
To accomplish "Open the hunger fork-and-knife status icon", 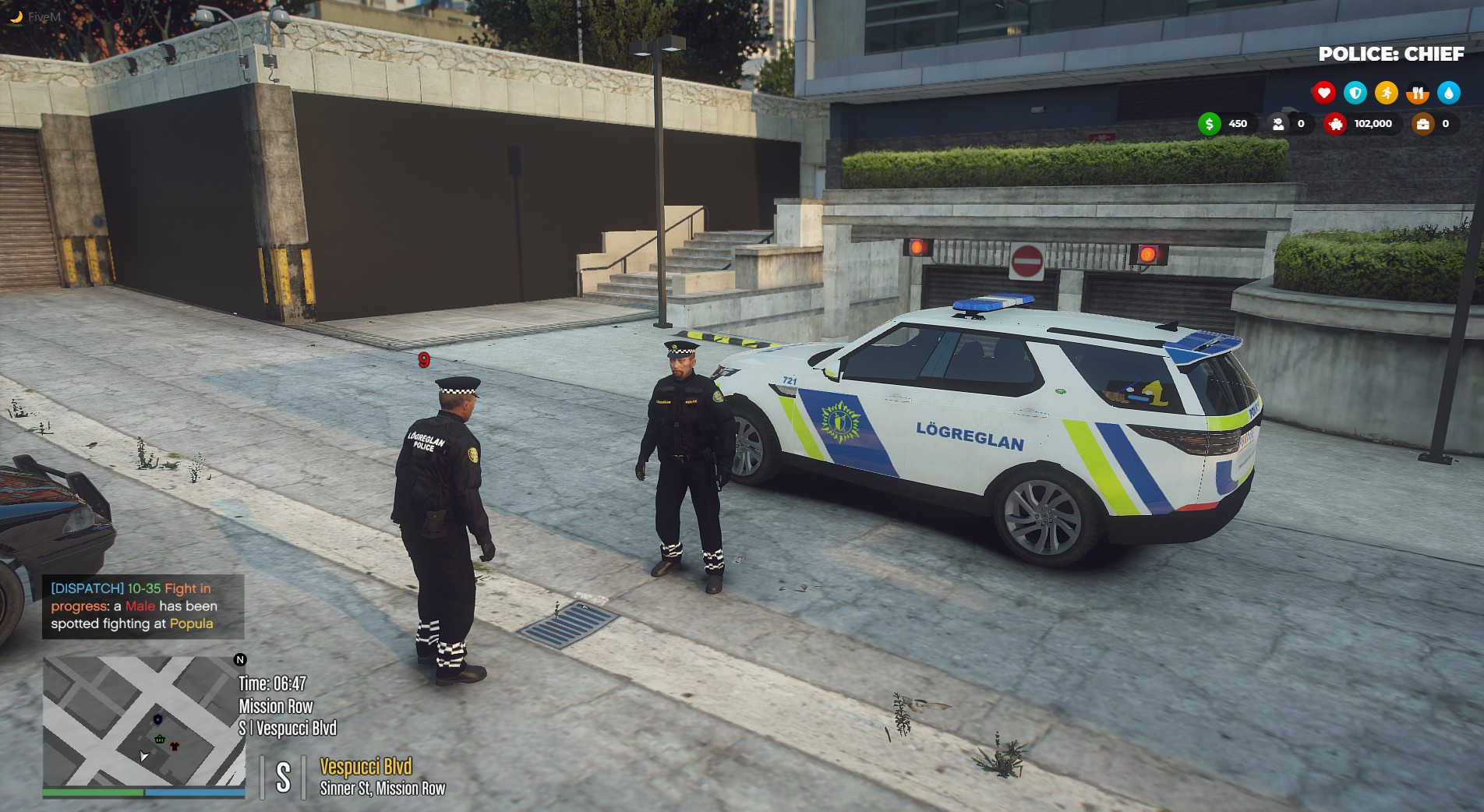I will 1418,93.
